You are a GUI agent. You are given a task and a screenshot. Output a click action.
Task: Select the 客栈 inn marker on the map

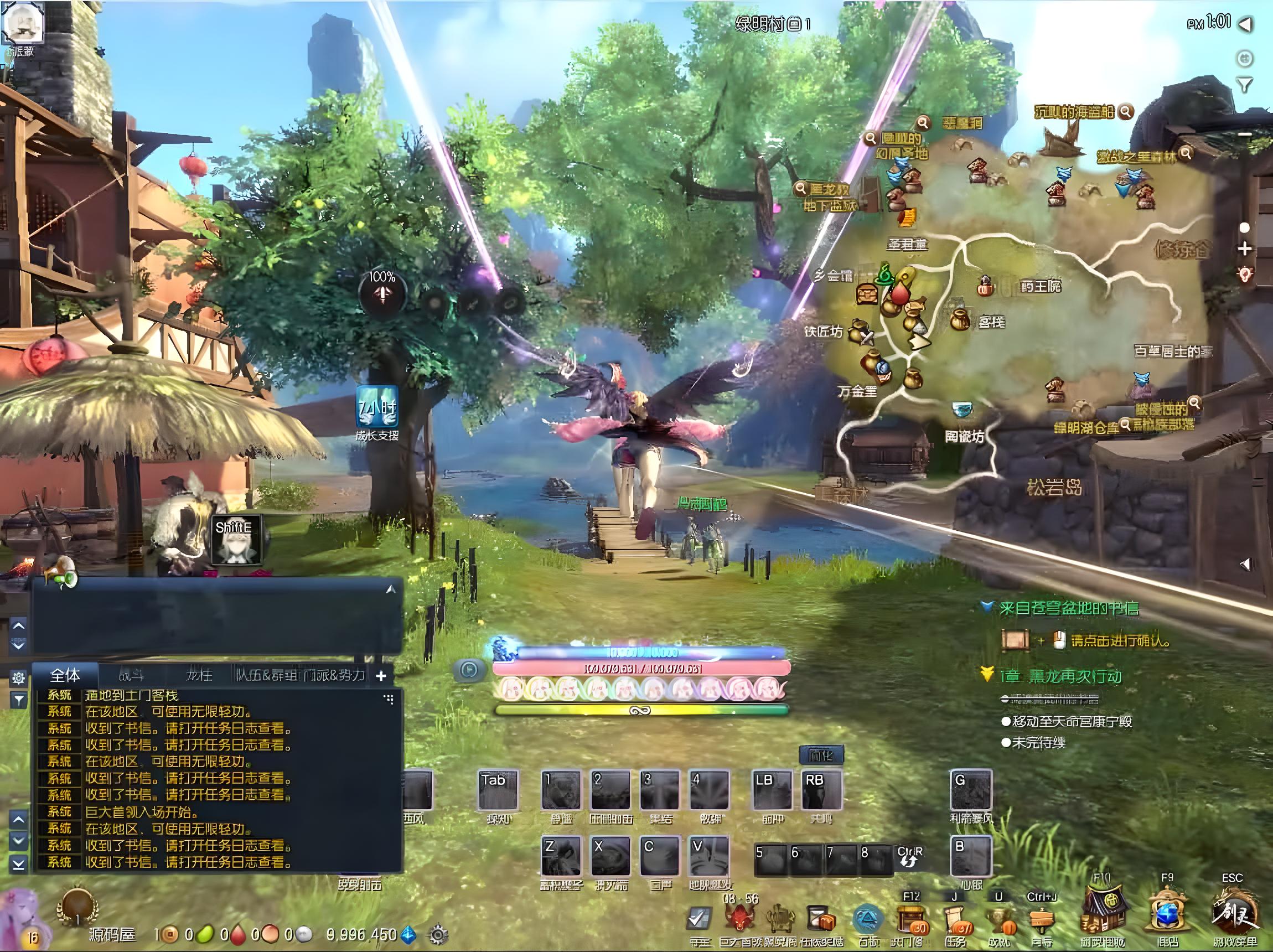click(959, 320)
